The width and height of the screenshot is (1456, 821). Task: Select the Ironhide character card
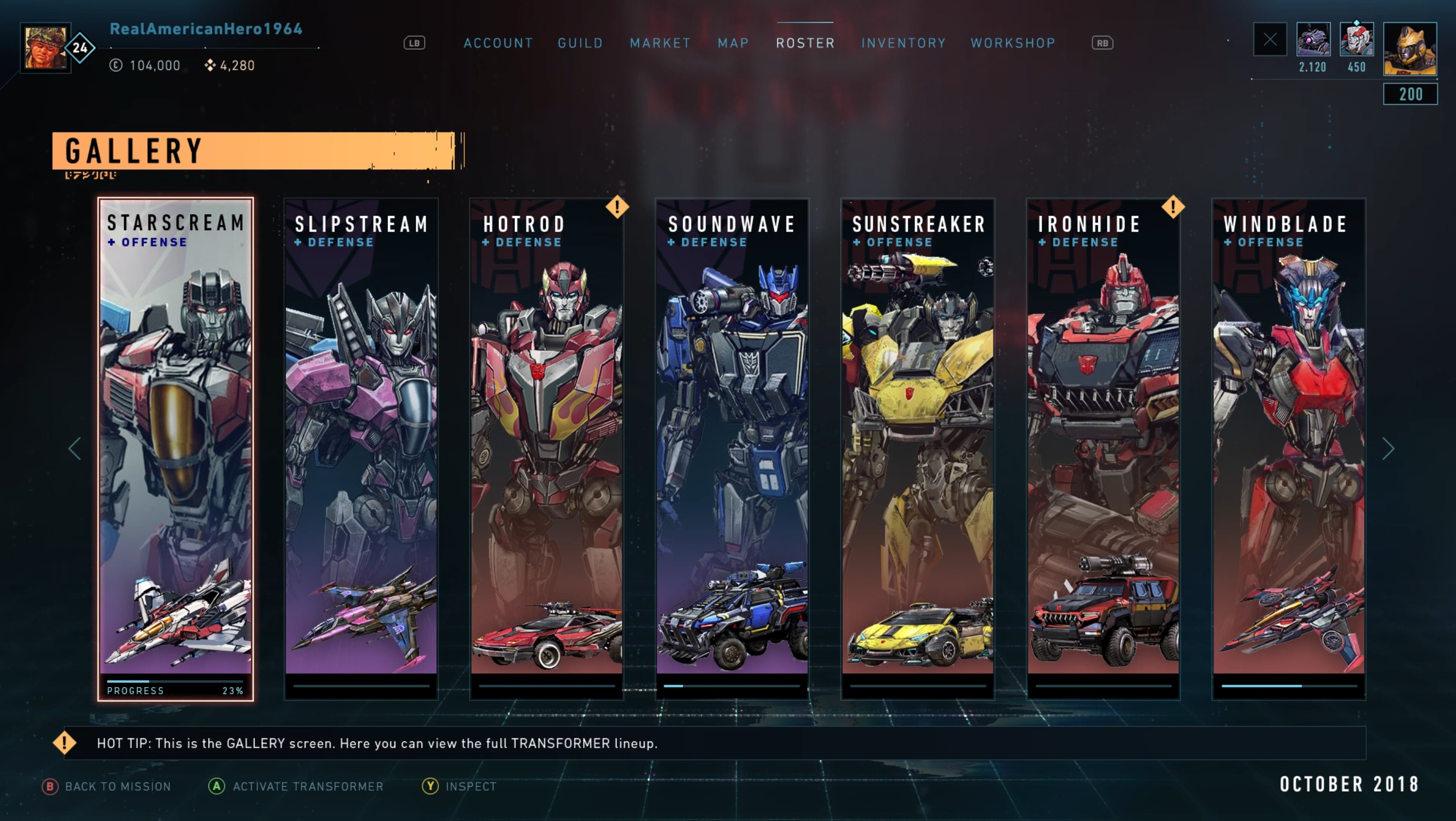tap(1103, 449)
